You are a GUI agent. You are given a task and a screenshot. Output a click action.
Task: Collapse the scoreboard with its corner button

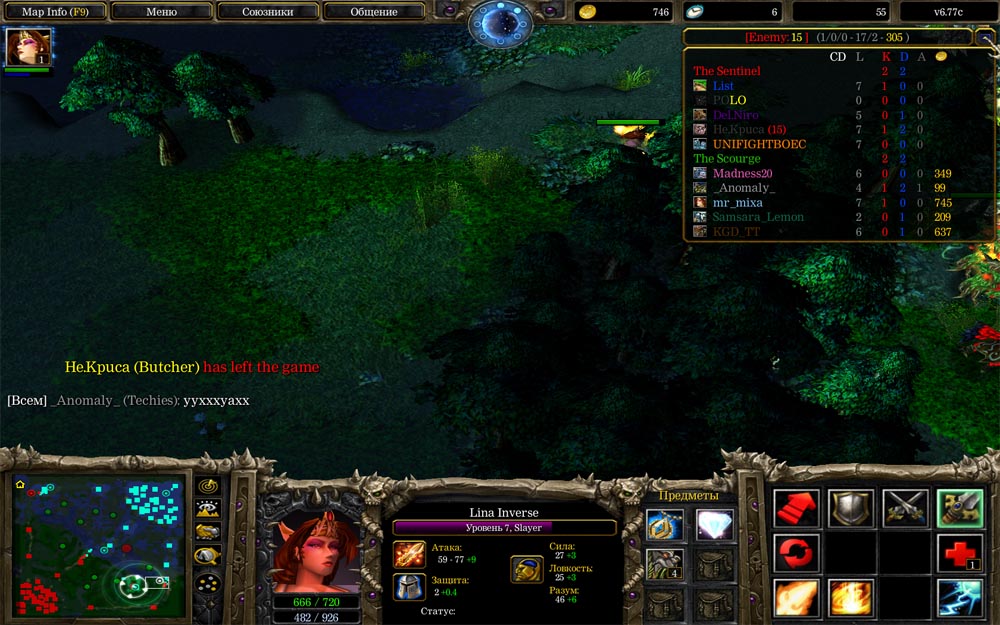point(983,37)
